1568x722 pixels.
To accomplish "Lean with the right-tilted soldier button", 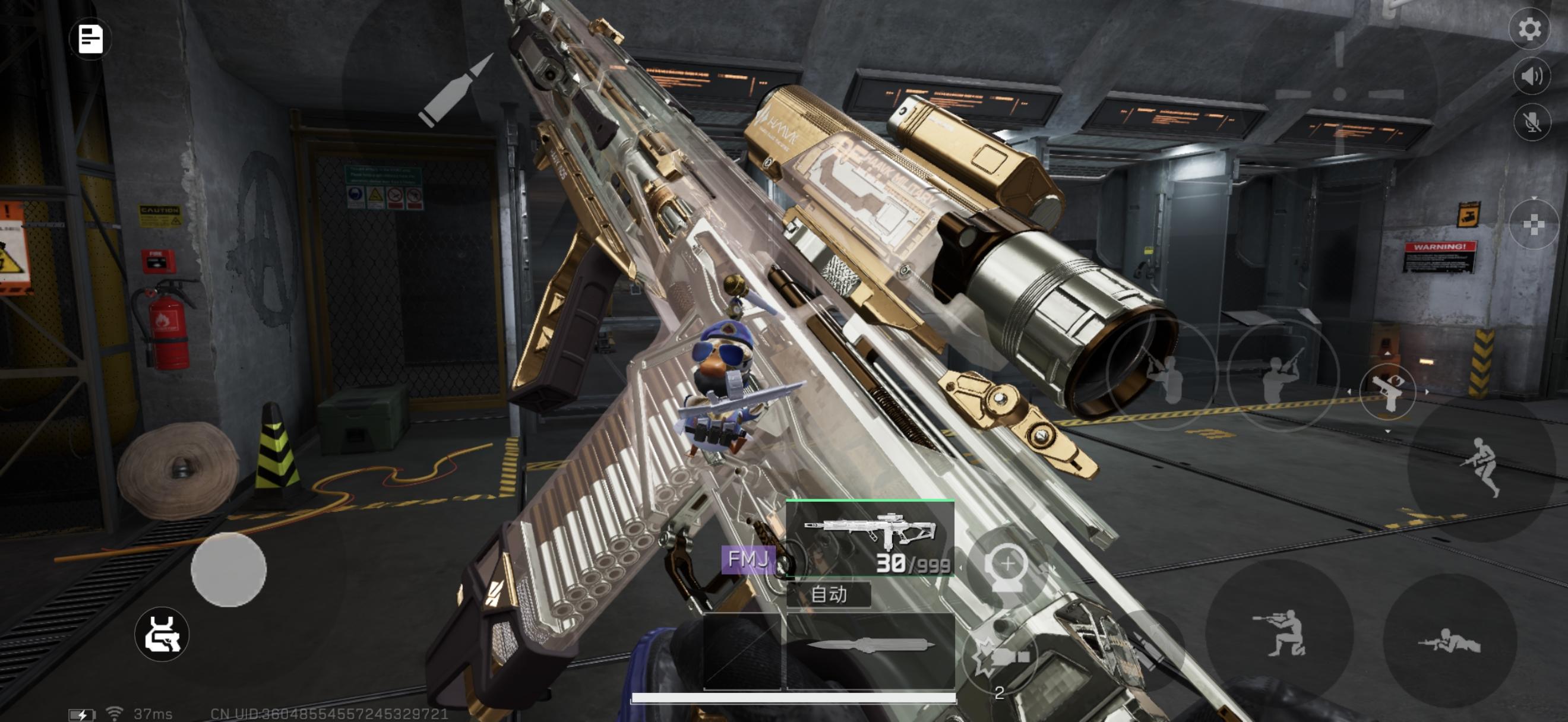I will pos(1282,375).
